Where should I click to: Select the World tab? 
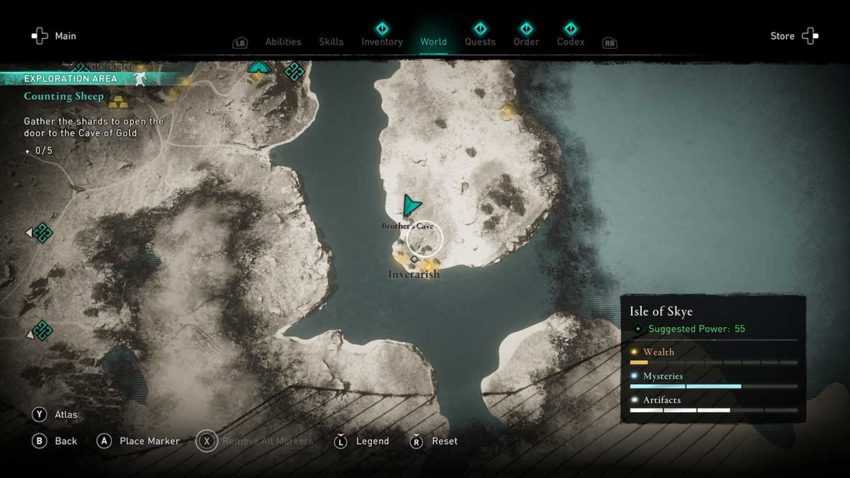[433, 41]
